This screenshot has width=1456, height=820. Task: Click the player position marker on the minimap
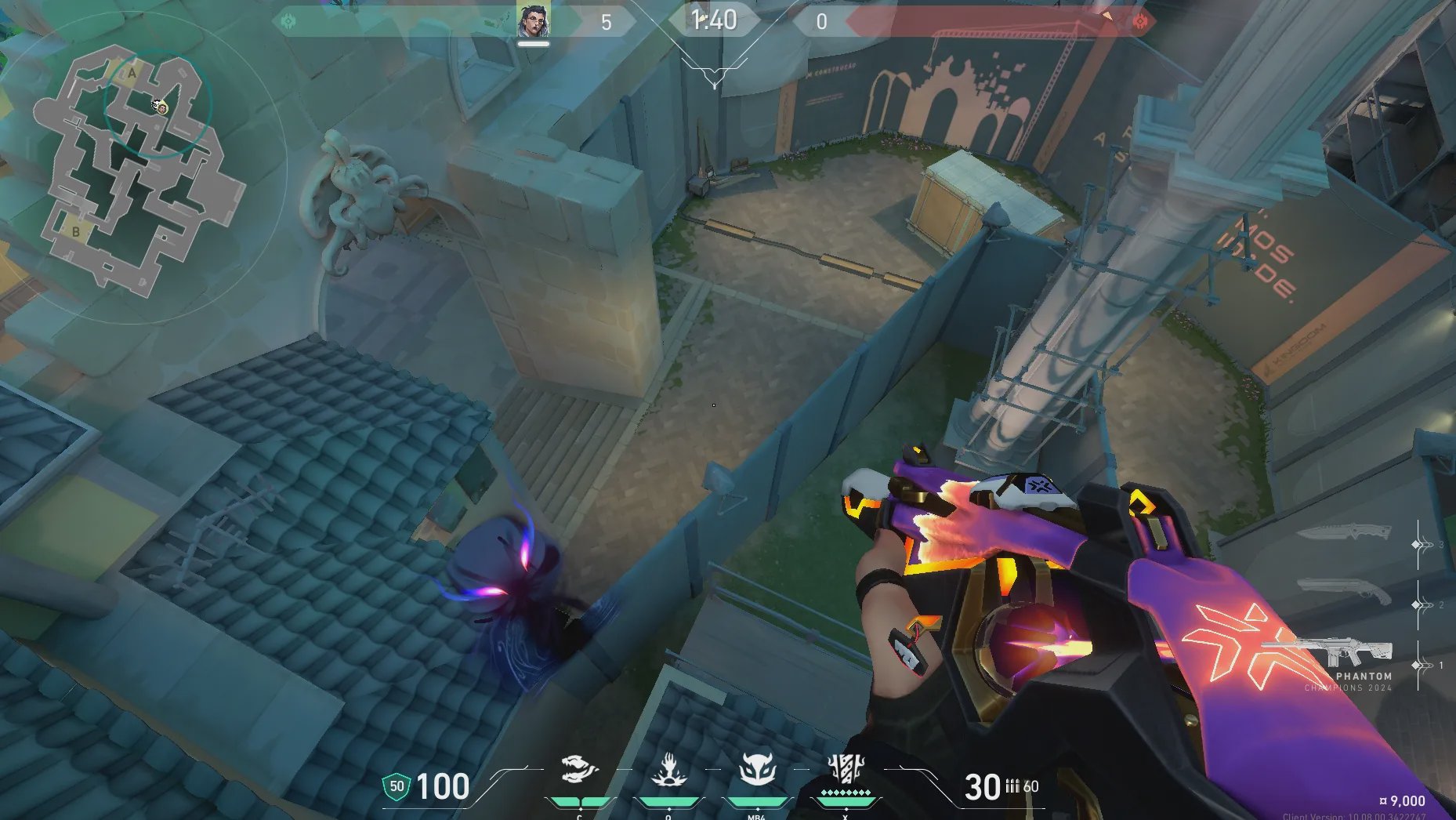[x=161, y=107]
